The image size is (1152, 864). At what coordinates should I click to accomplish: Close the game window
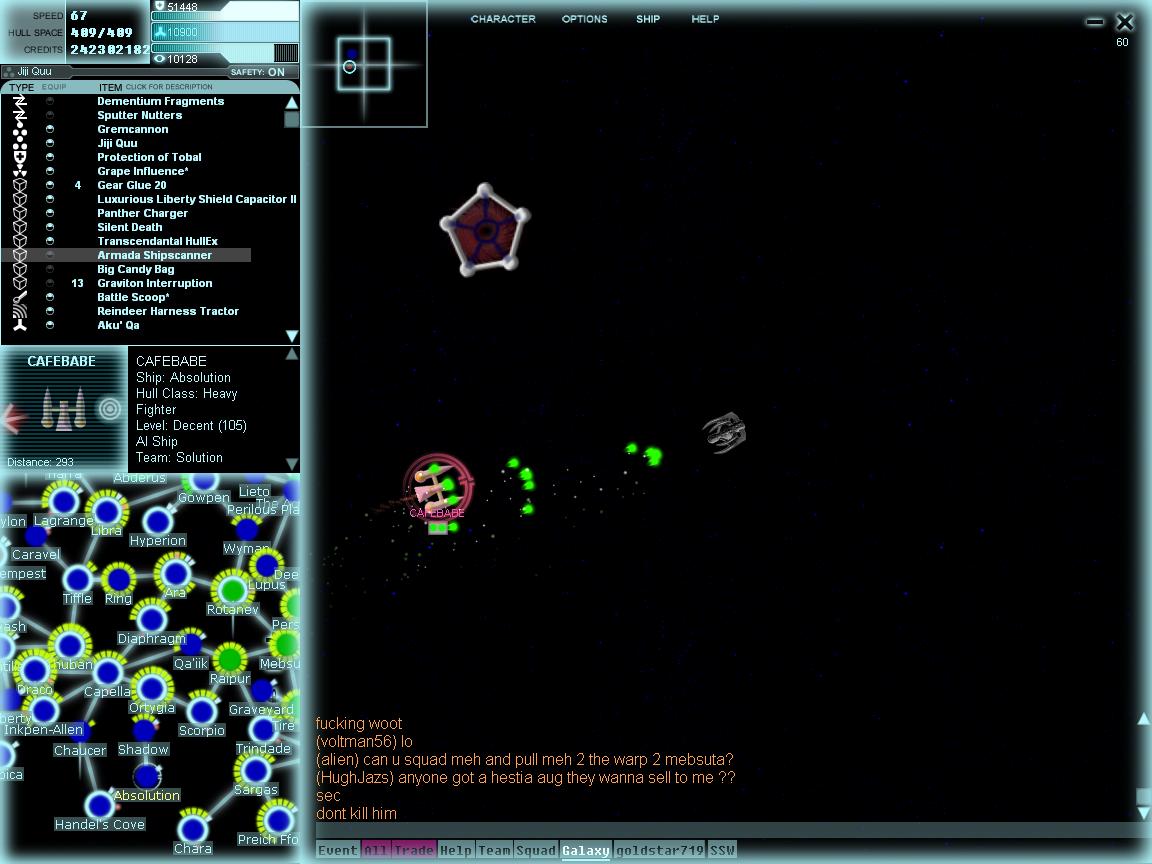tap(1125, 22)
